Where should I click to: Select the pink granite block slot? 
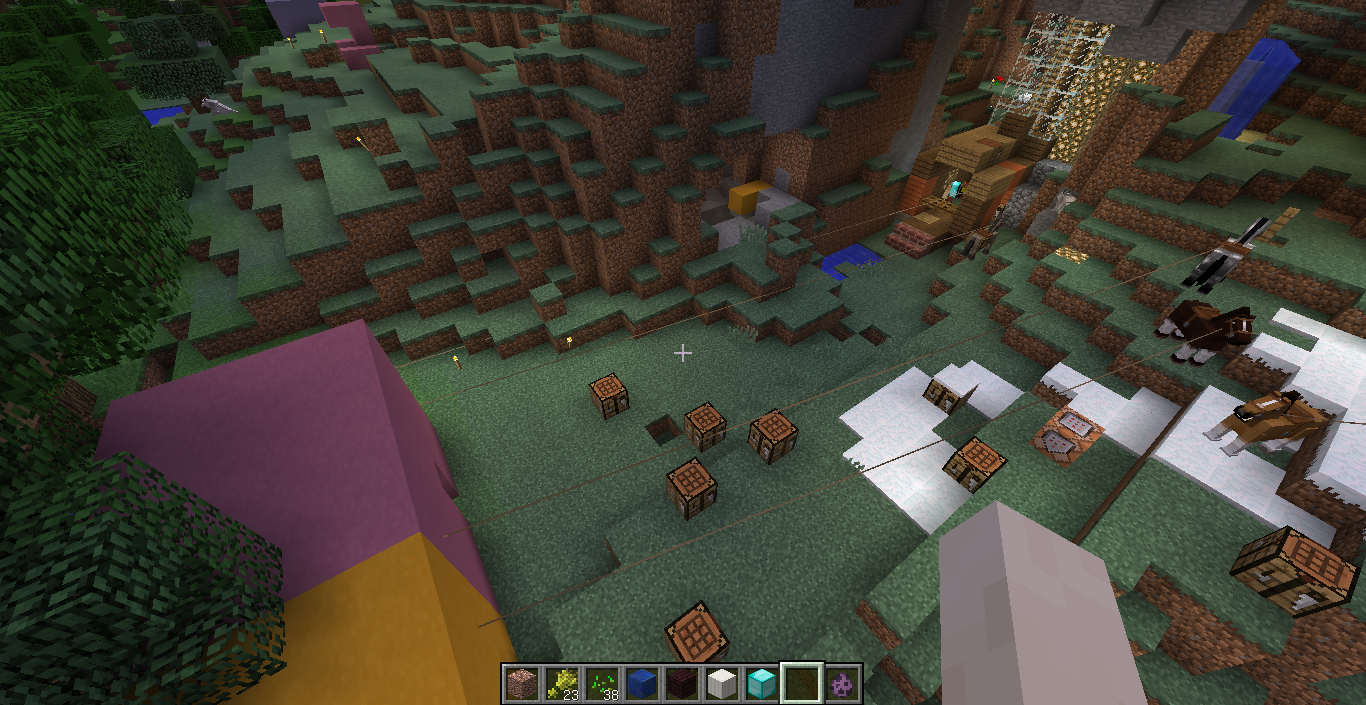tap(520, 684)
